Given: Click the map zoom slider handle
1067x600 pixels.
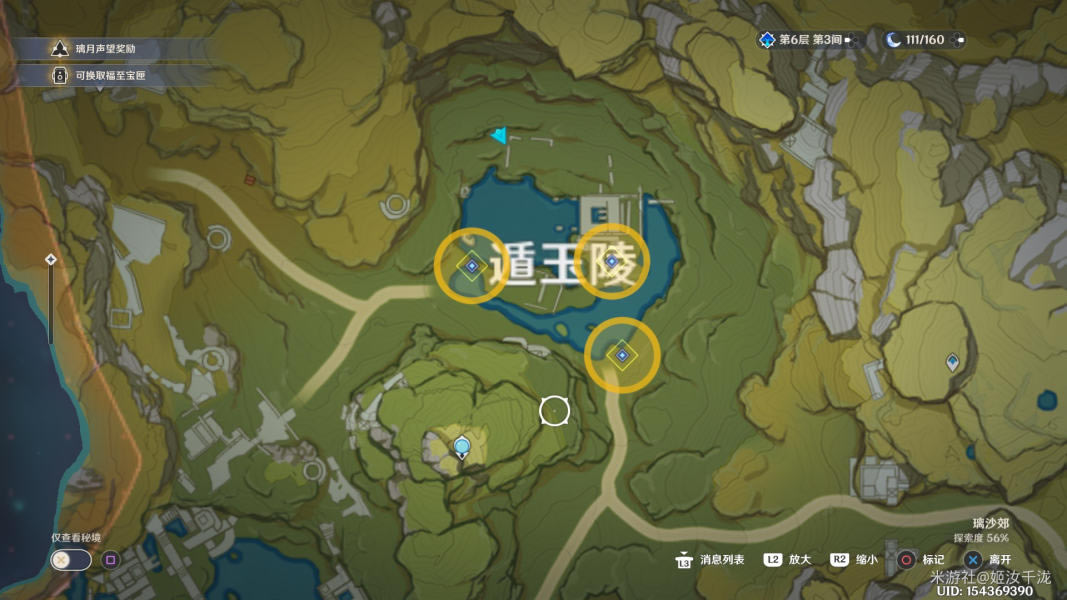Looking at the screenshot, I should coord(51,260).
